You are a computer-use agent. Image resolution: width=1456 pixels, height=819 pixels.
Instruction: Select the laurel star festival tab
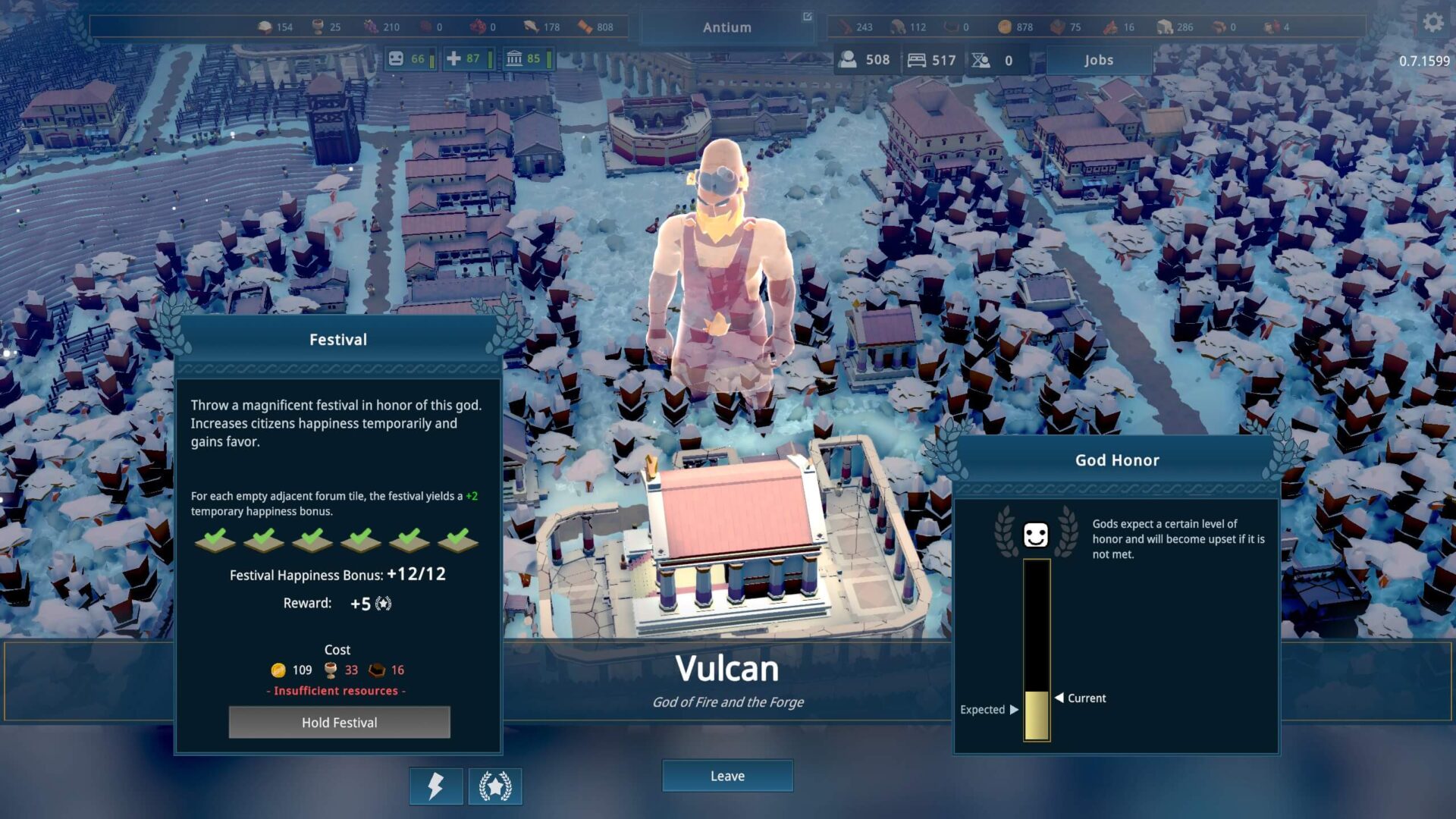click(x=495, y=786)
